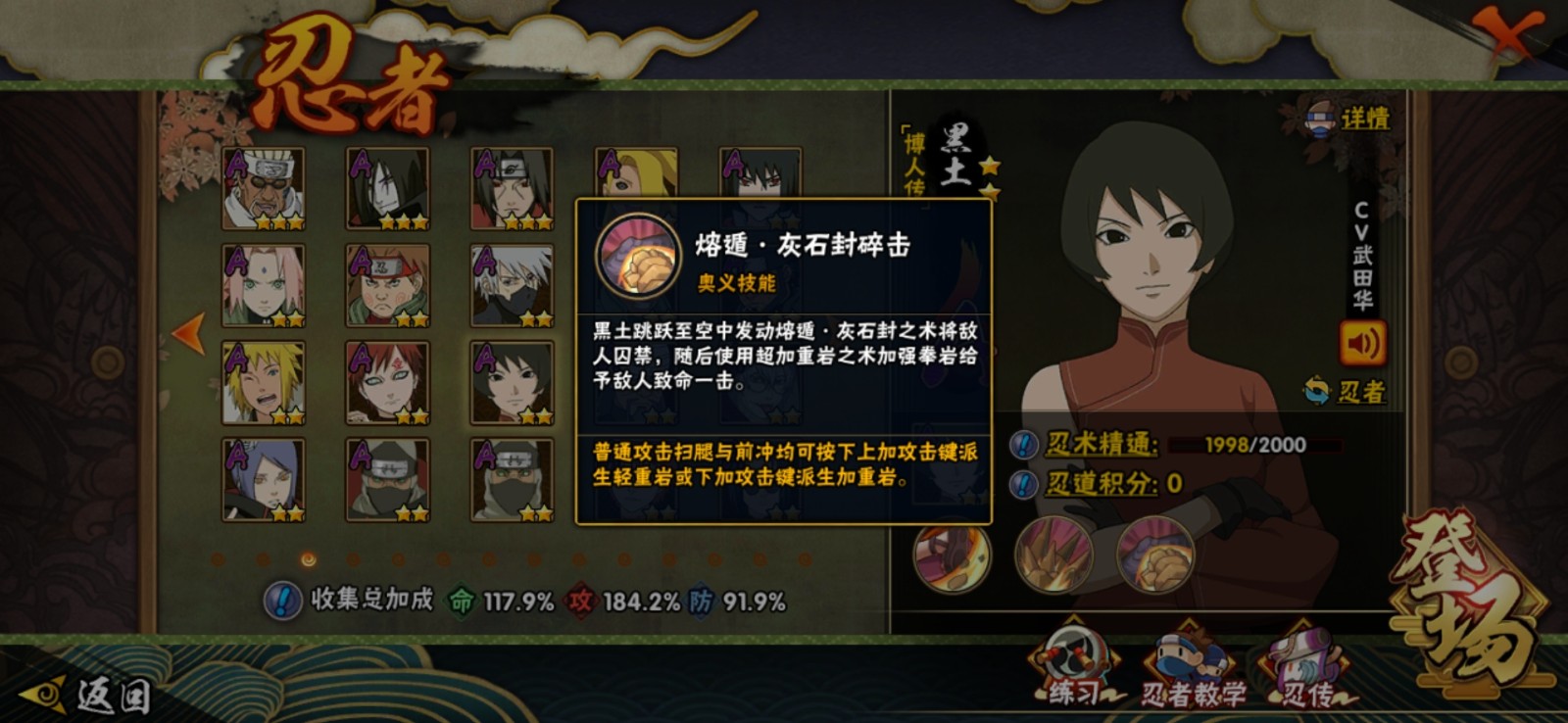
Task: Open 忍者教学 ninja tutorial
Action: (x=1192, y=671)
